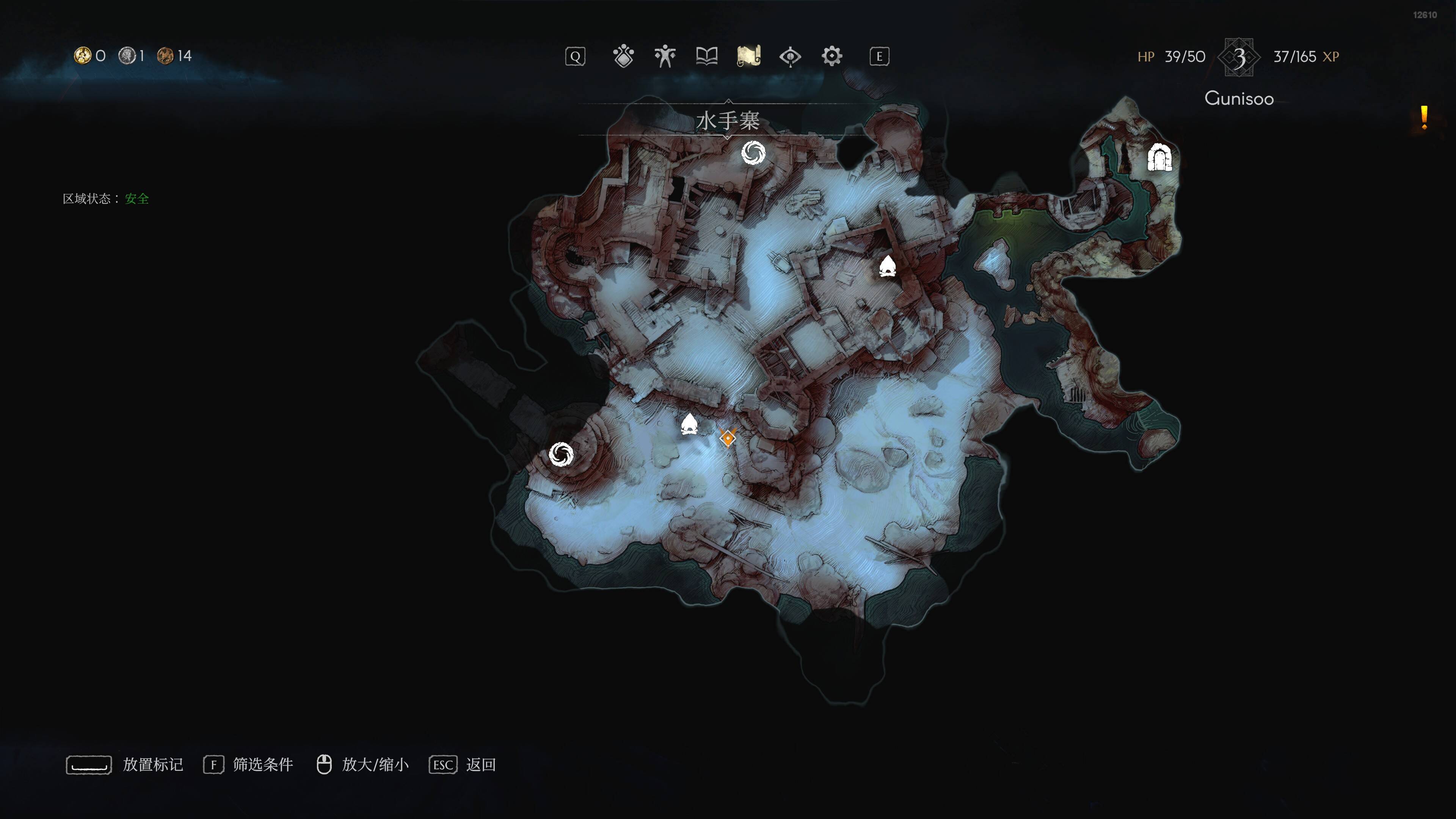Open the skills tab with diamond icon
Viewport: 1456px width, 819px height.
coord(623,56)
